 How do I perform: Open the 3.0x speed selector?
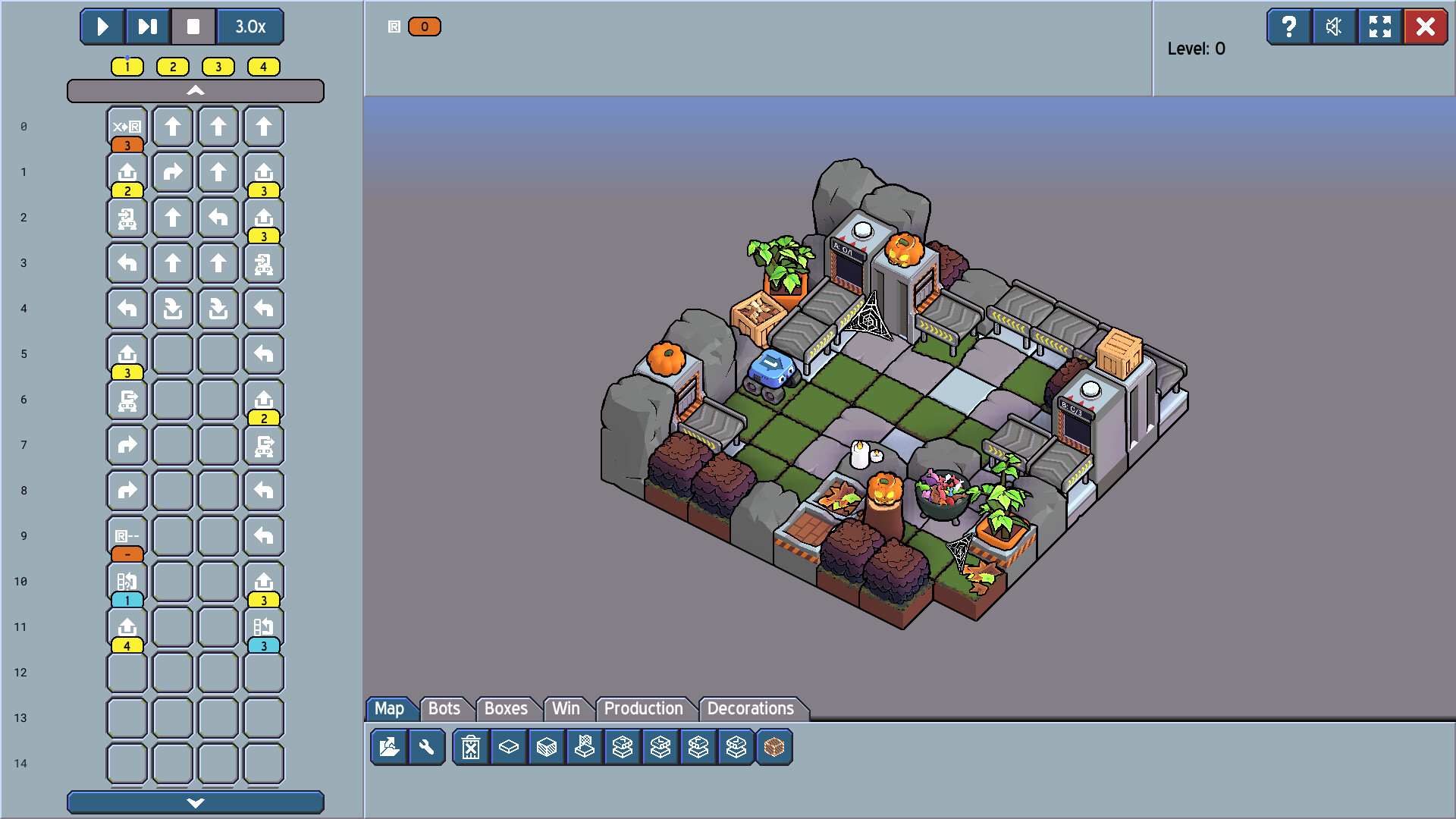(250, 27)
